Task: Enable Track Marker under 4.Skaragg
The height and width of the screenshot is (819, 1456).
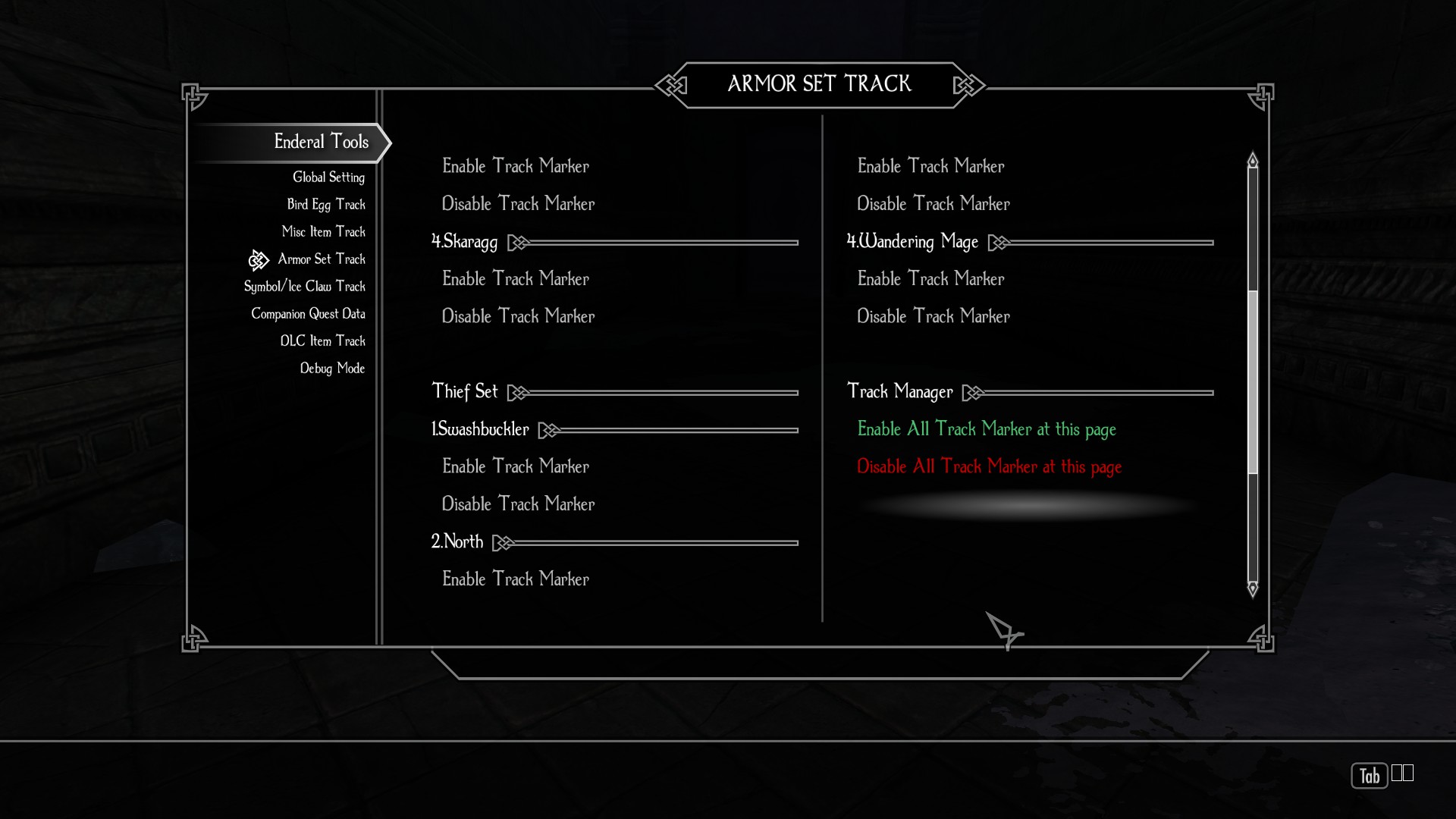Action: (516, 279)
